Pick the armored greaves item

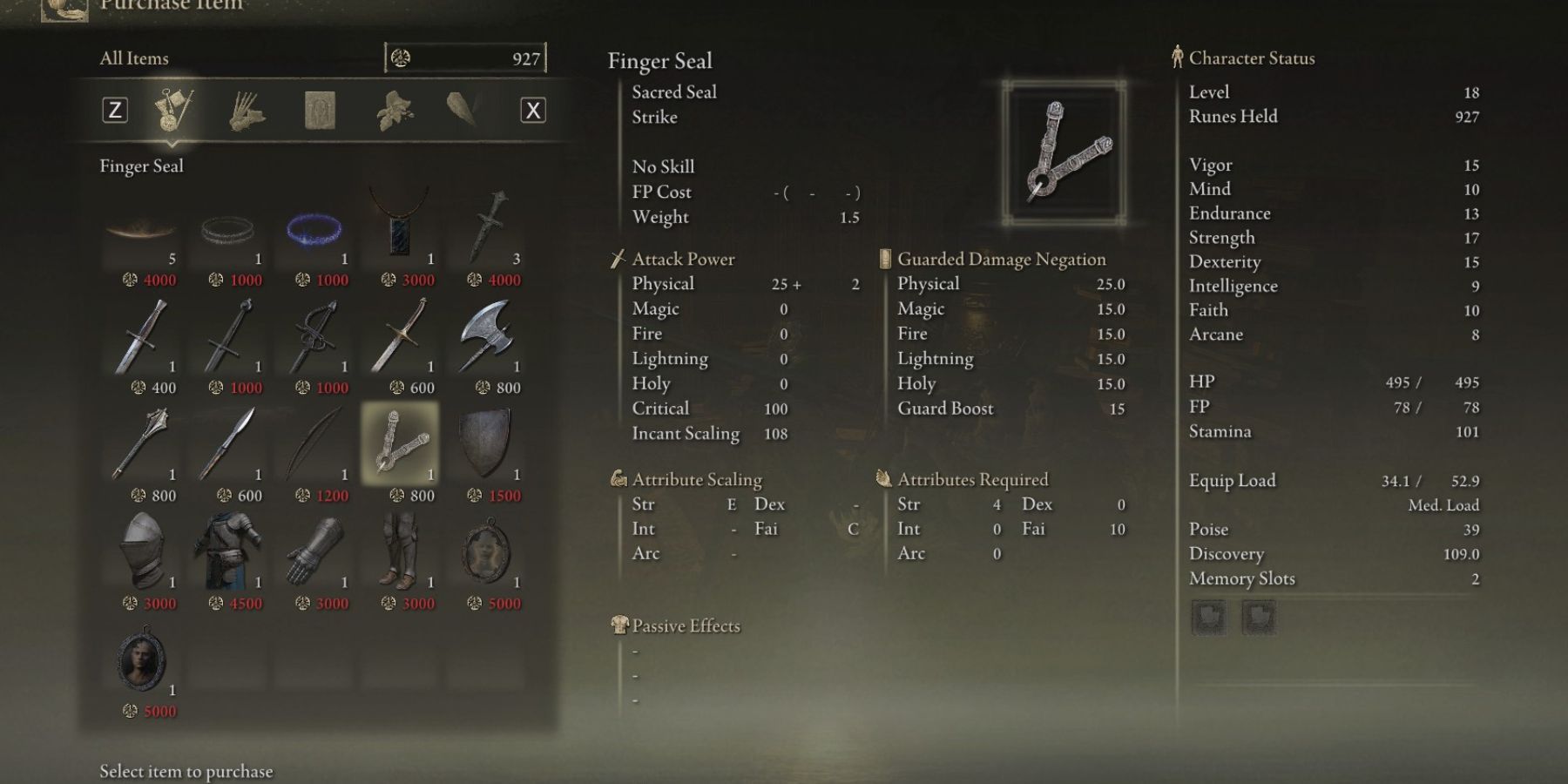point(400,552)
